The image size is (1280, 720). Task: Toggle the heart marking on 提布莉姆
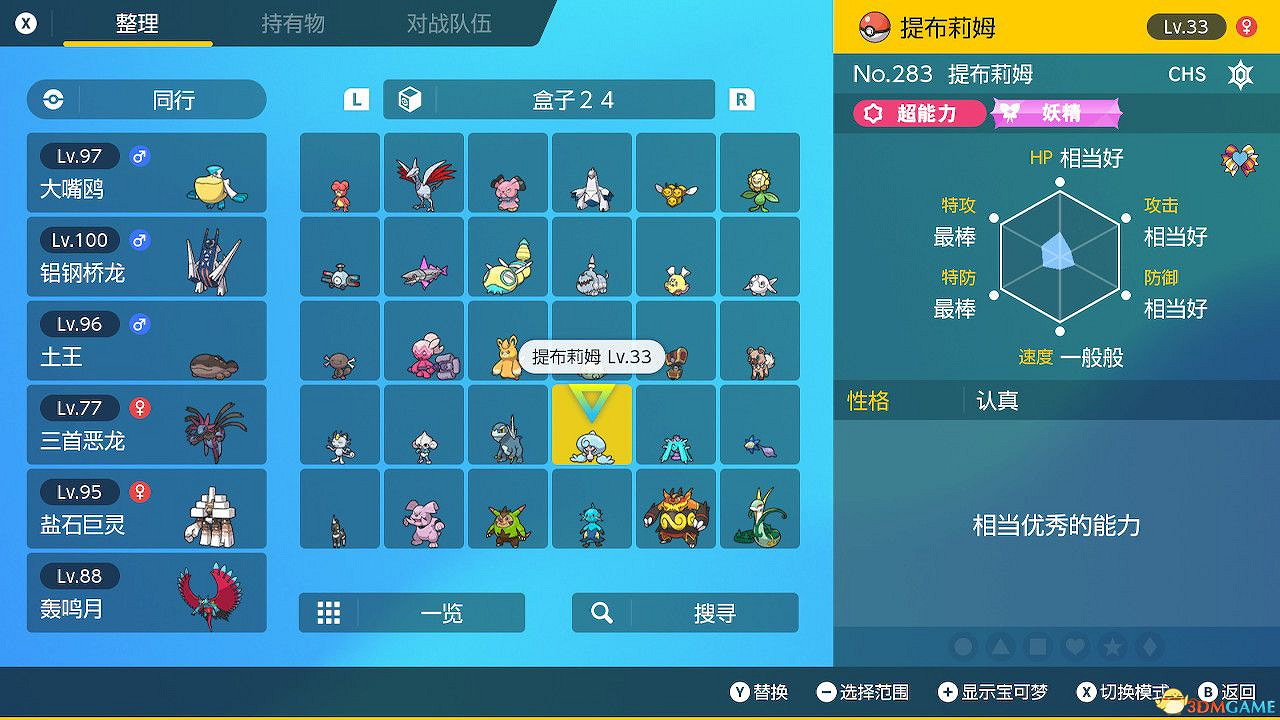[x=1074, y=648]
